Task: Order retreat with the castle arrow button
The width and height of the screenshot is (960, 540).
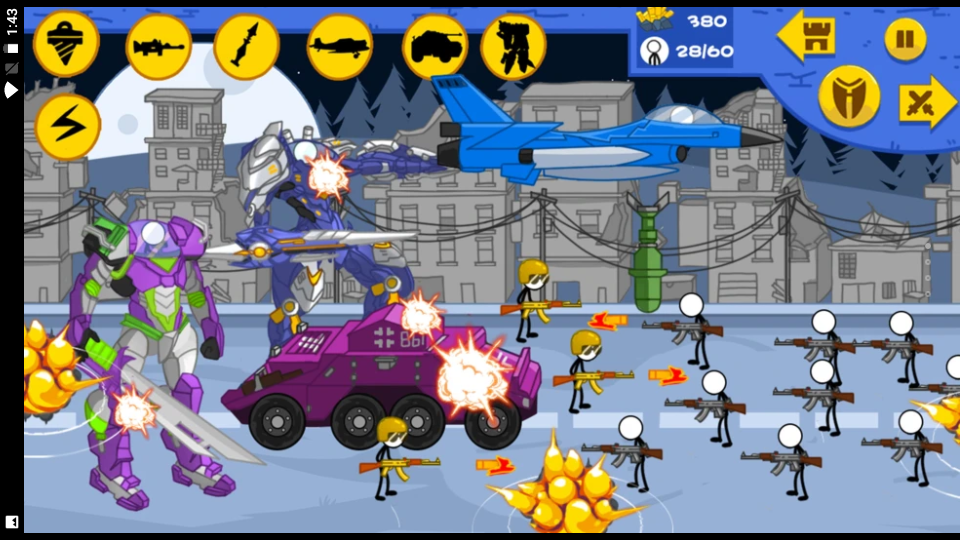Action: (807, 37)
